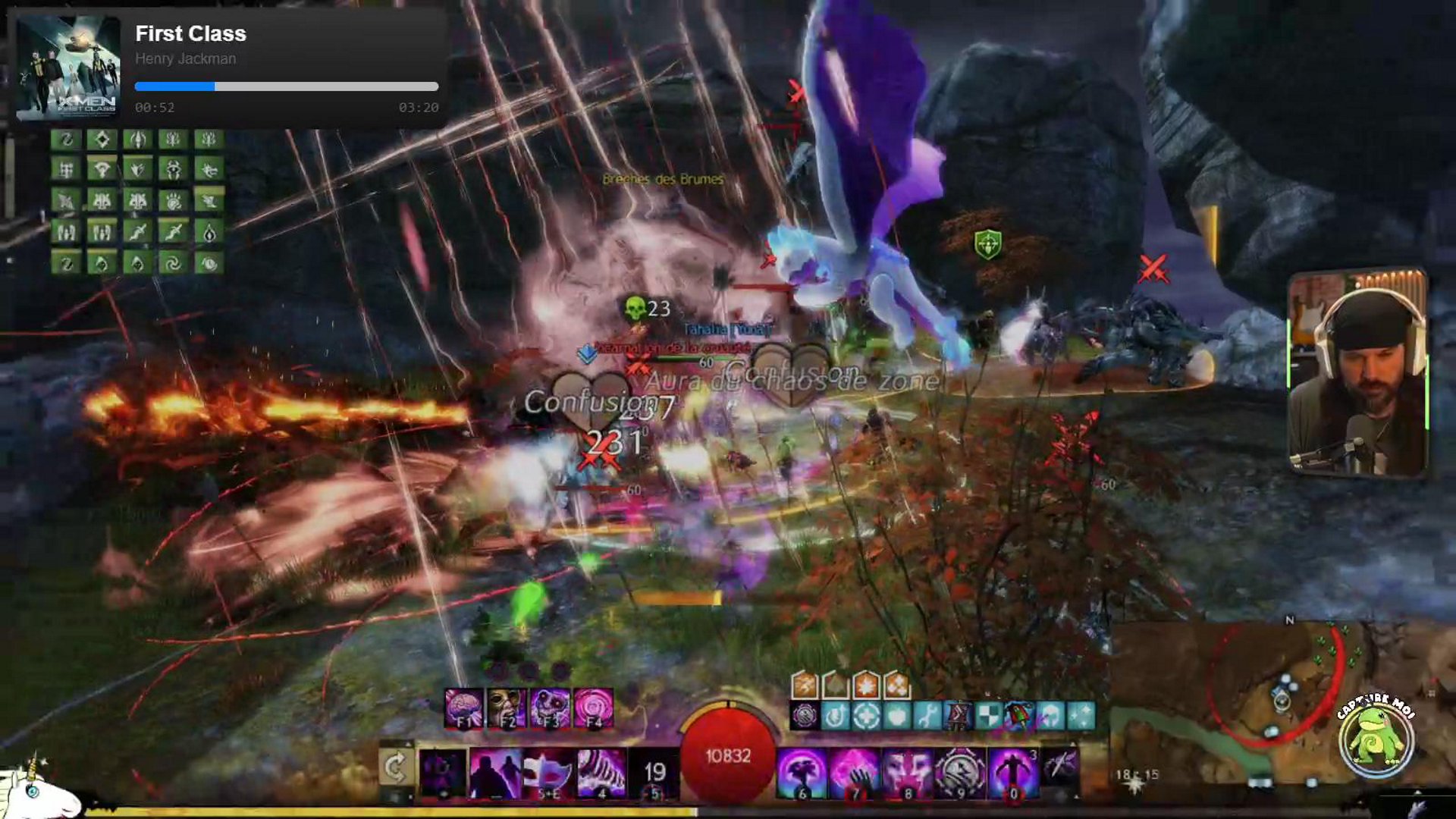The height and width of the screenshot is (819, 1456).
Task: Activate the twin faces utility skill 8
Action: (908, 773)
